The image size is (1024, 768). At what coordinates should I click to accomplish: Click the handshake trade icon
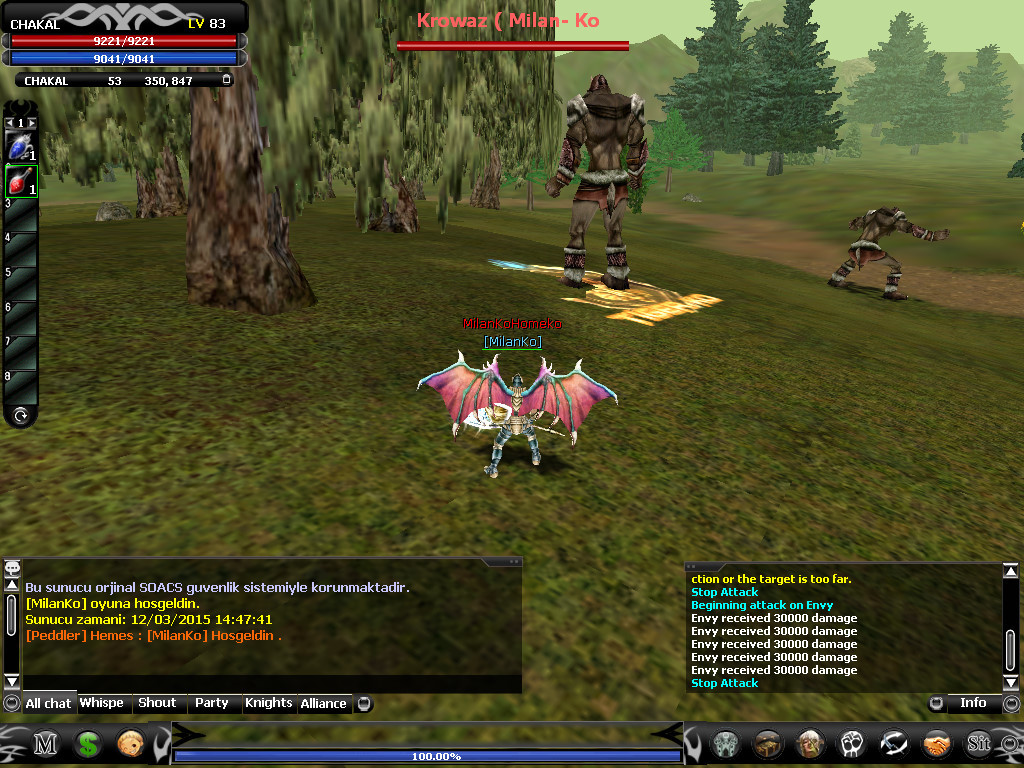937,744
